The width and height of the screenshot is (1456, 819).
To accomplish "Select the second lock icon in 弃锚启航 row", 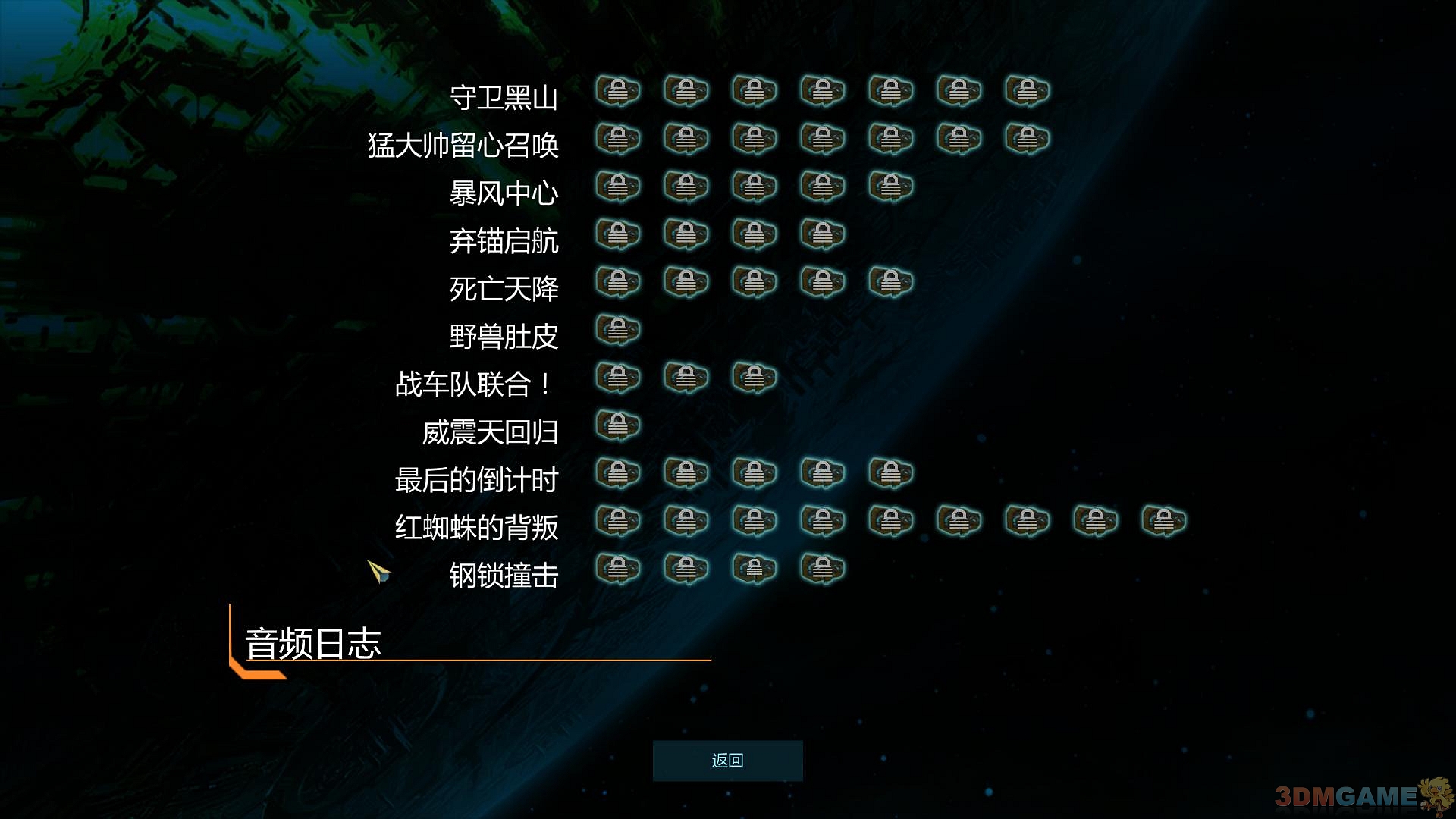I will tap(686, 235).
